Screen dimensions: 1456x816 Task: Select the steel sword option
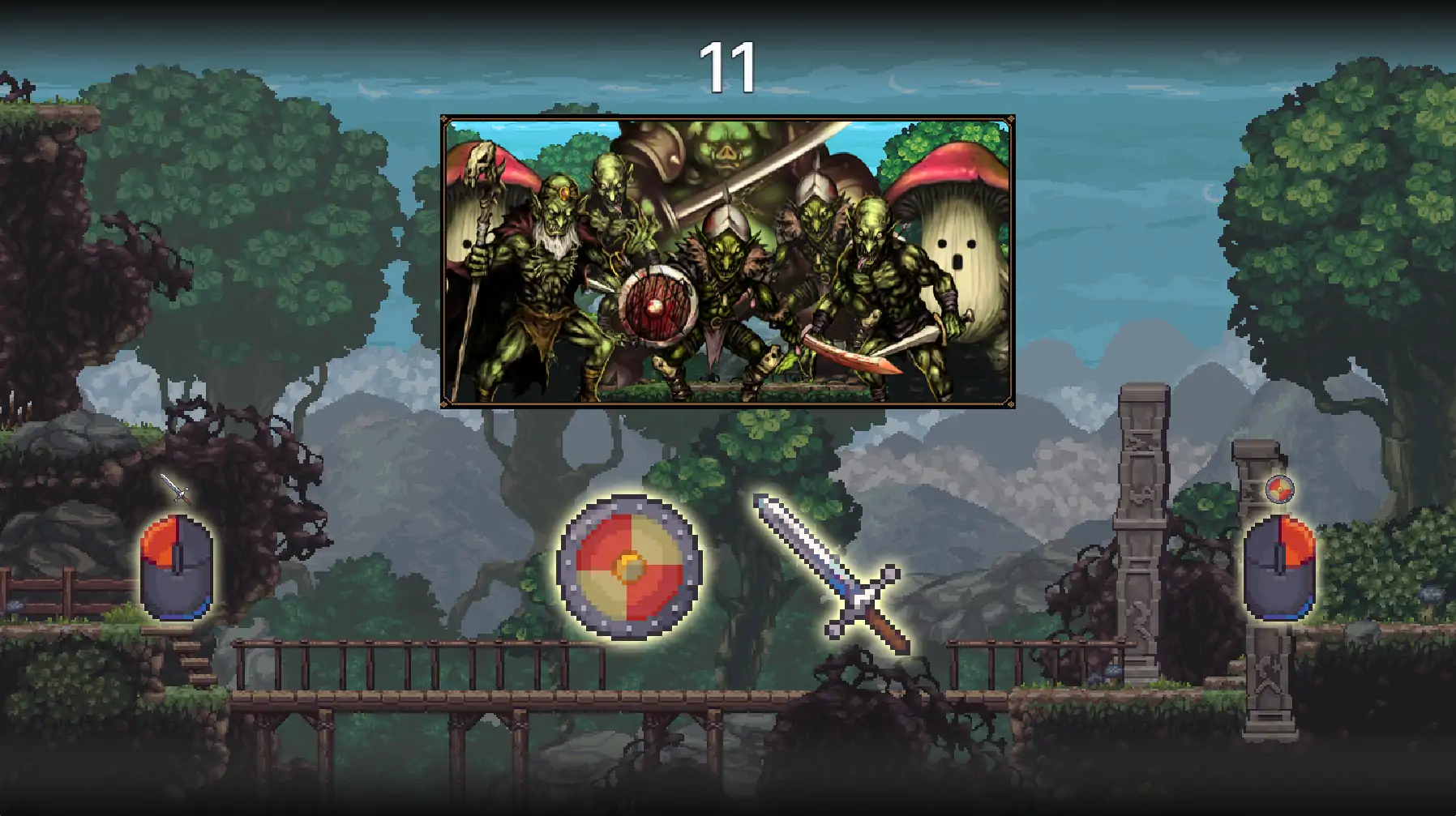click(830, 572)
